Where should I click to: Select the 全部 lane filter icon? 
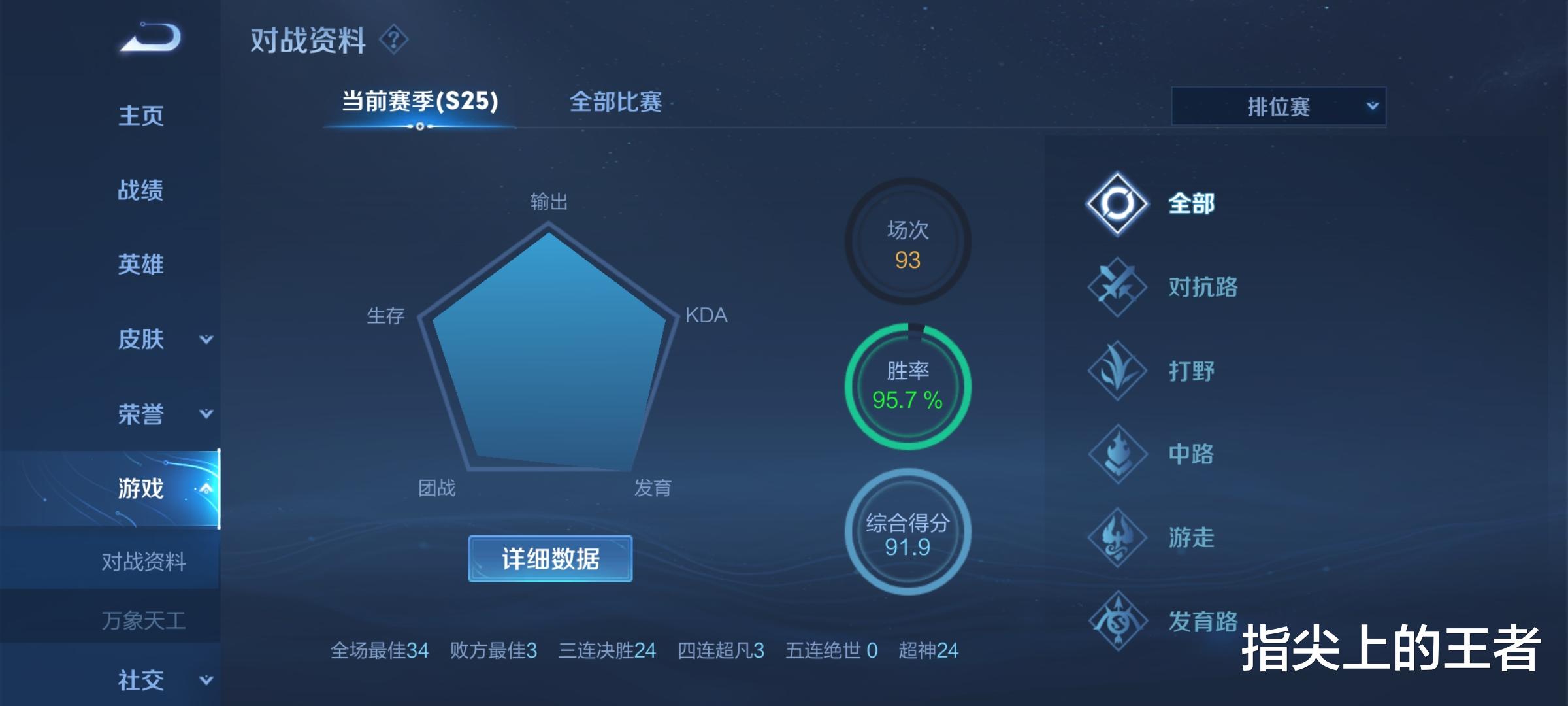click(x=1117, y=203)
